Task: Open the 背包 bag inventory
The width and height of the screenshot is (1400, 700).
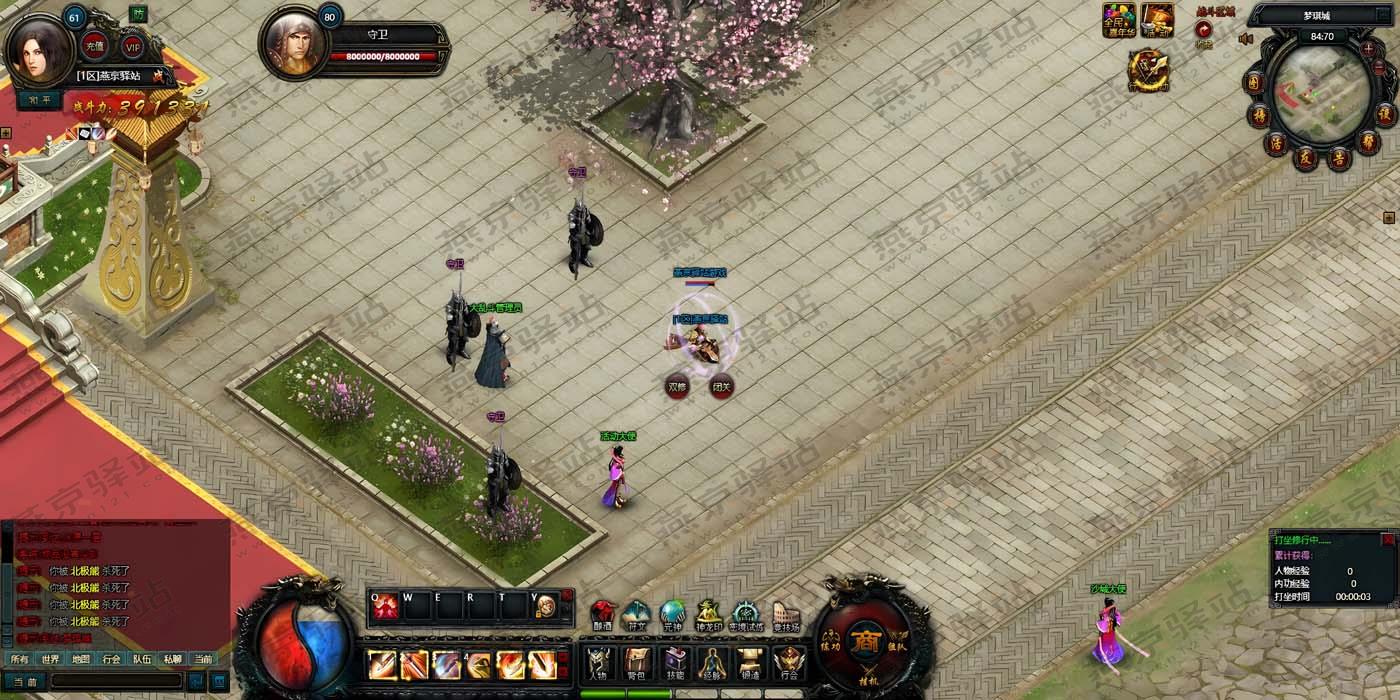Action: (x=637, y=664)
